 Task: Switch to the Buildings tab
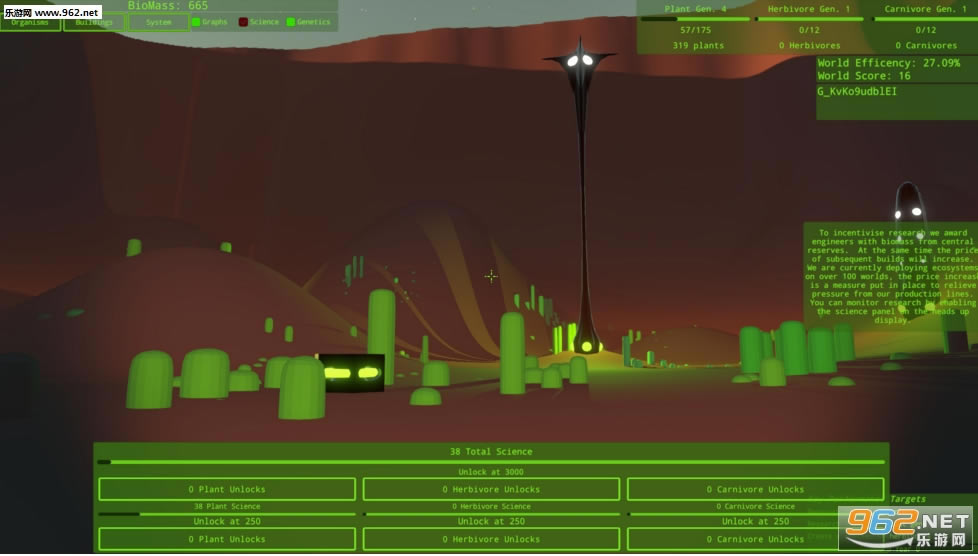94,22
